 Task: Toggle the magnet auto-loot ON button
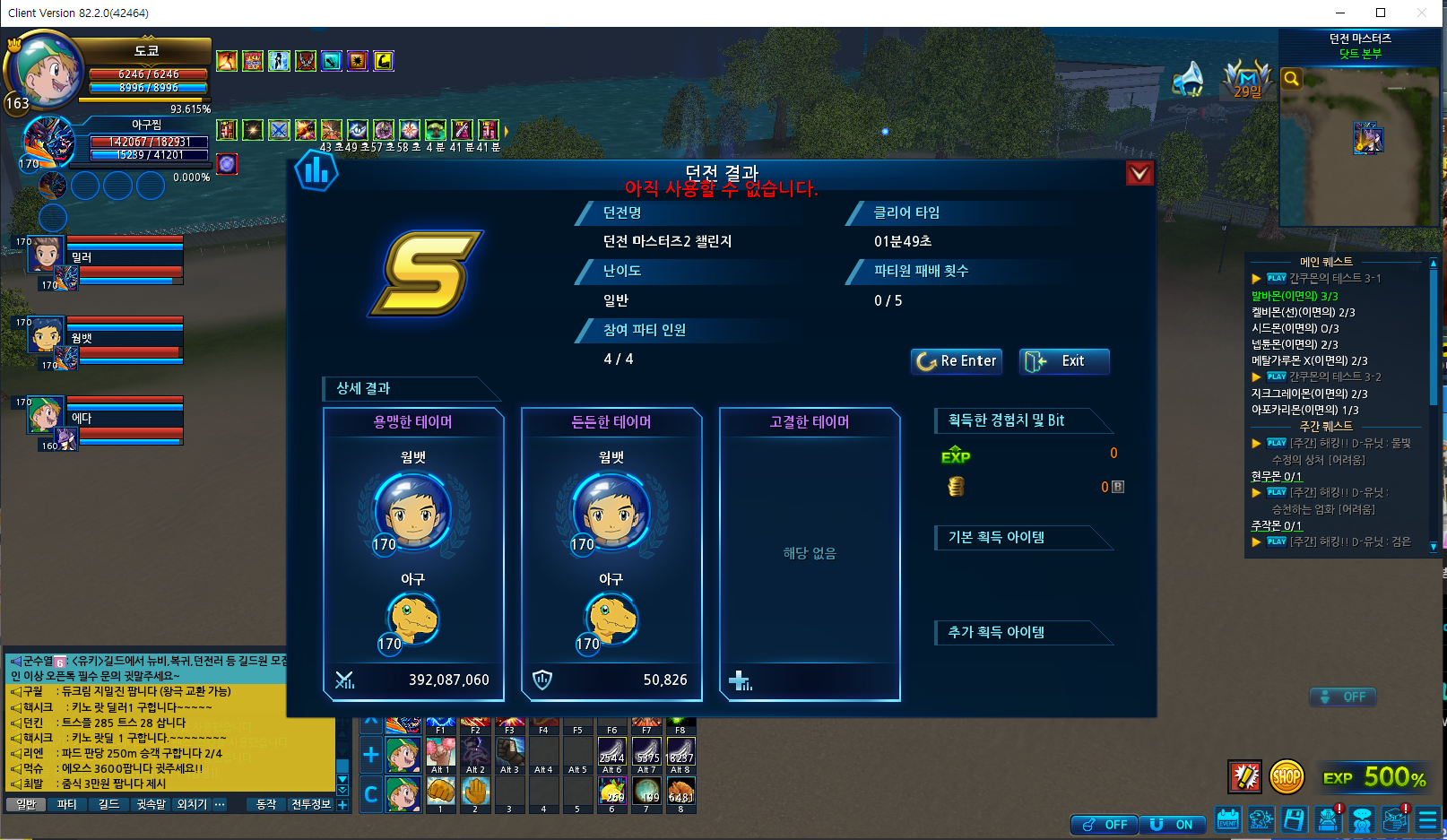click(1172, 825)
